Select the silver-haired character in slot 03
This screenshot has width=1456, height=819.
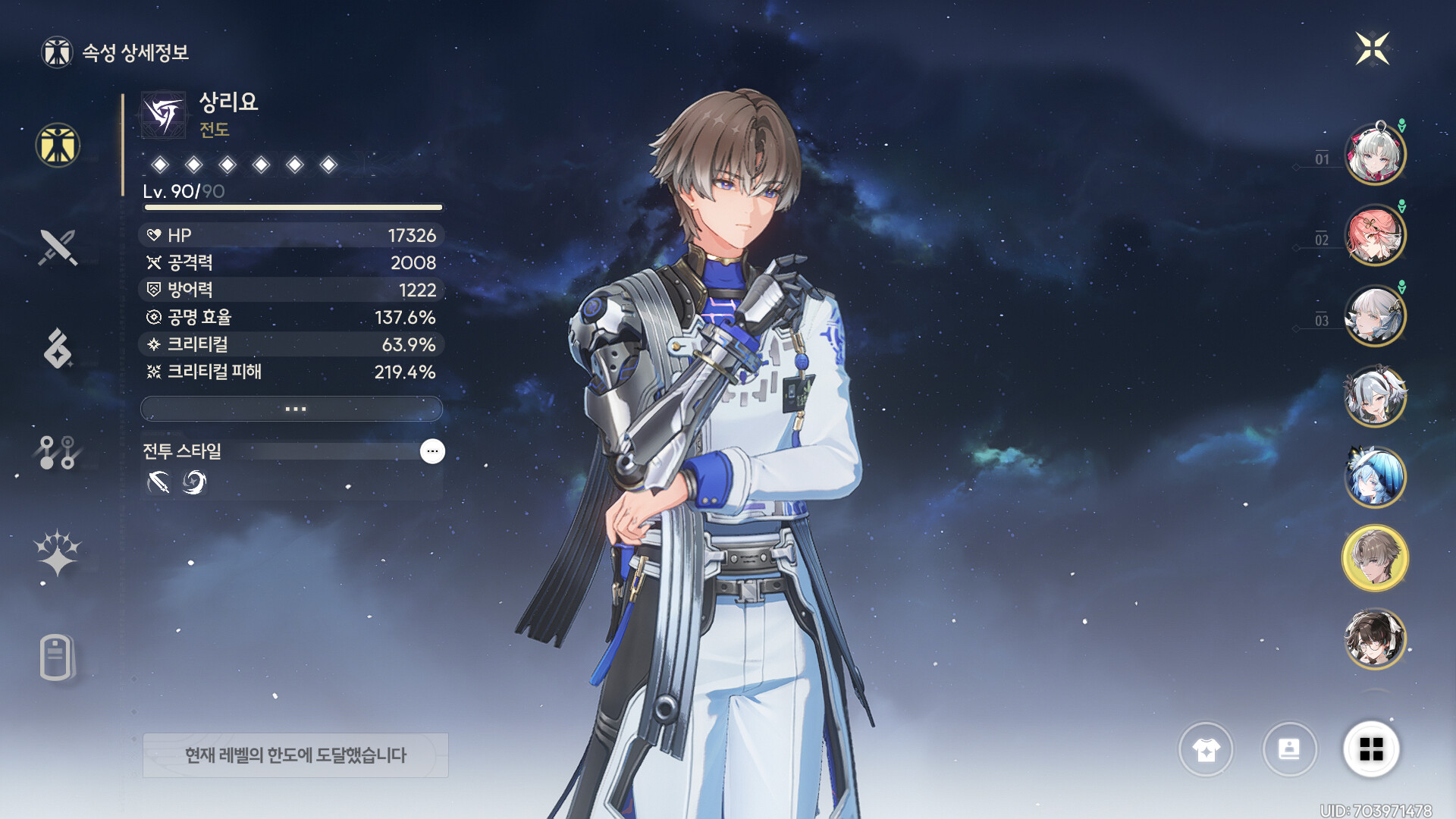tap(1375, 315)
